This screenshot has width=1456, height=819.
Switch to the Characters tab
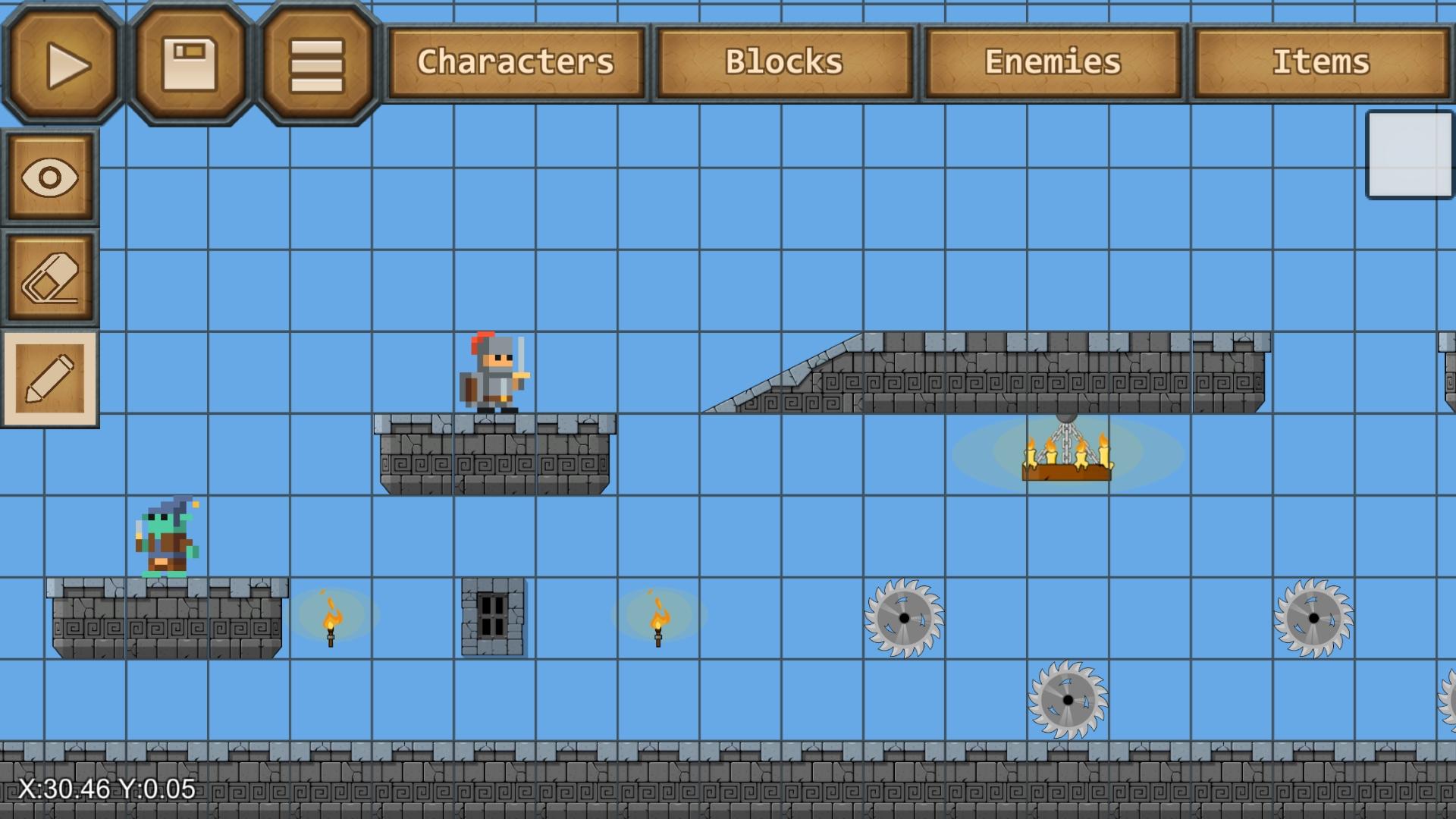(x=516, y=62)
